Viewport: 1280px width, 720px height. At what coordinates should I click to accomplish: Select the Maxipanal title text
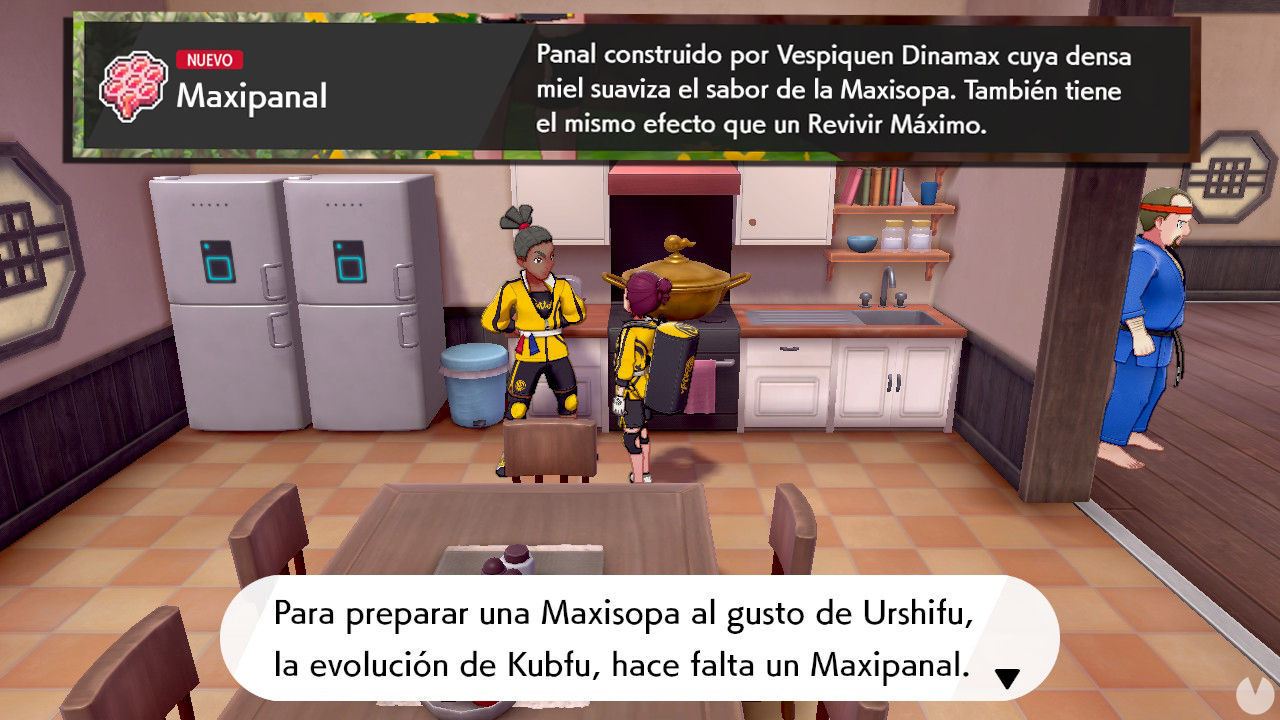click(x=250, y=98)
